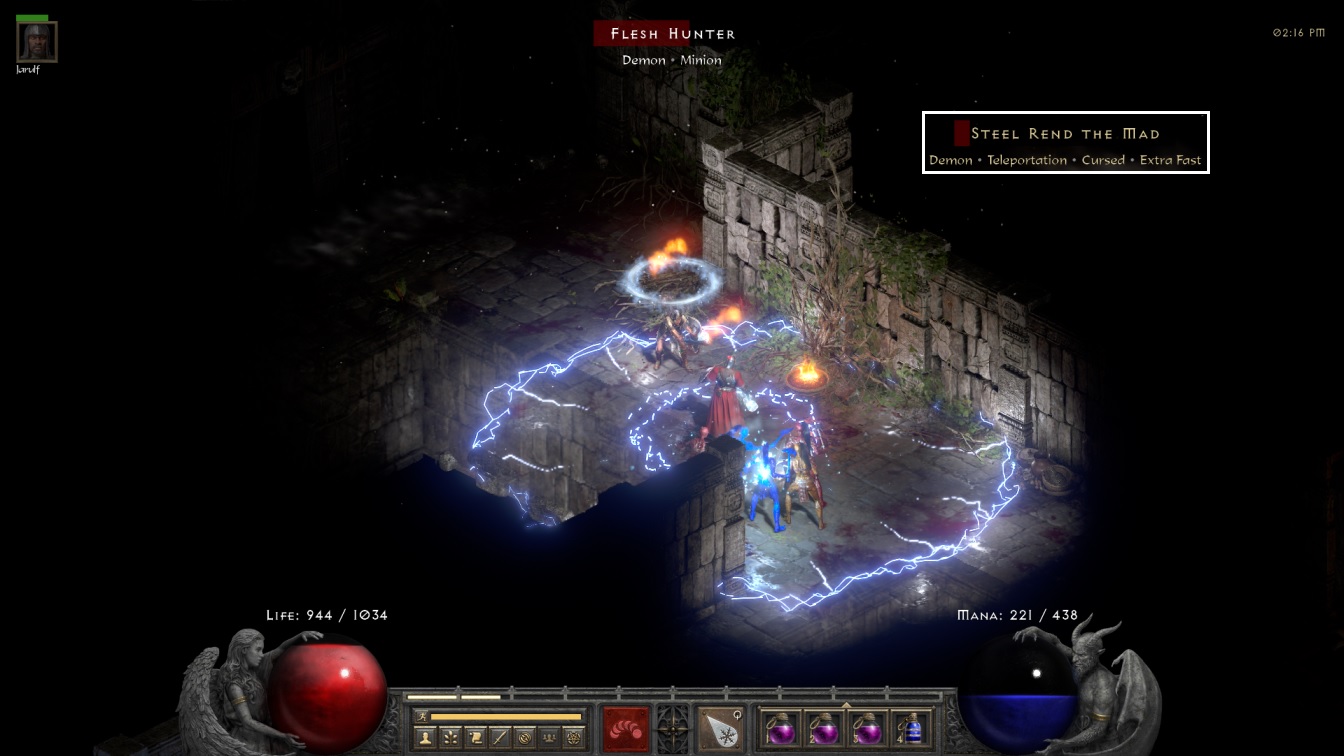Screen dimensions: 1344x756
Task: Toggle the run/walk icon
Action: (x=420, y=716)
